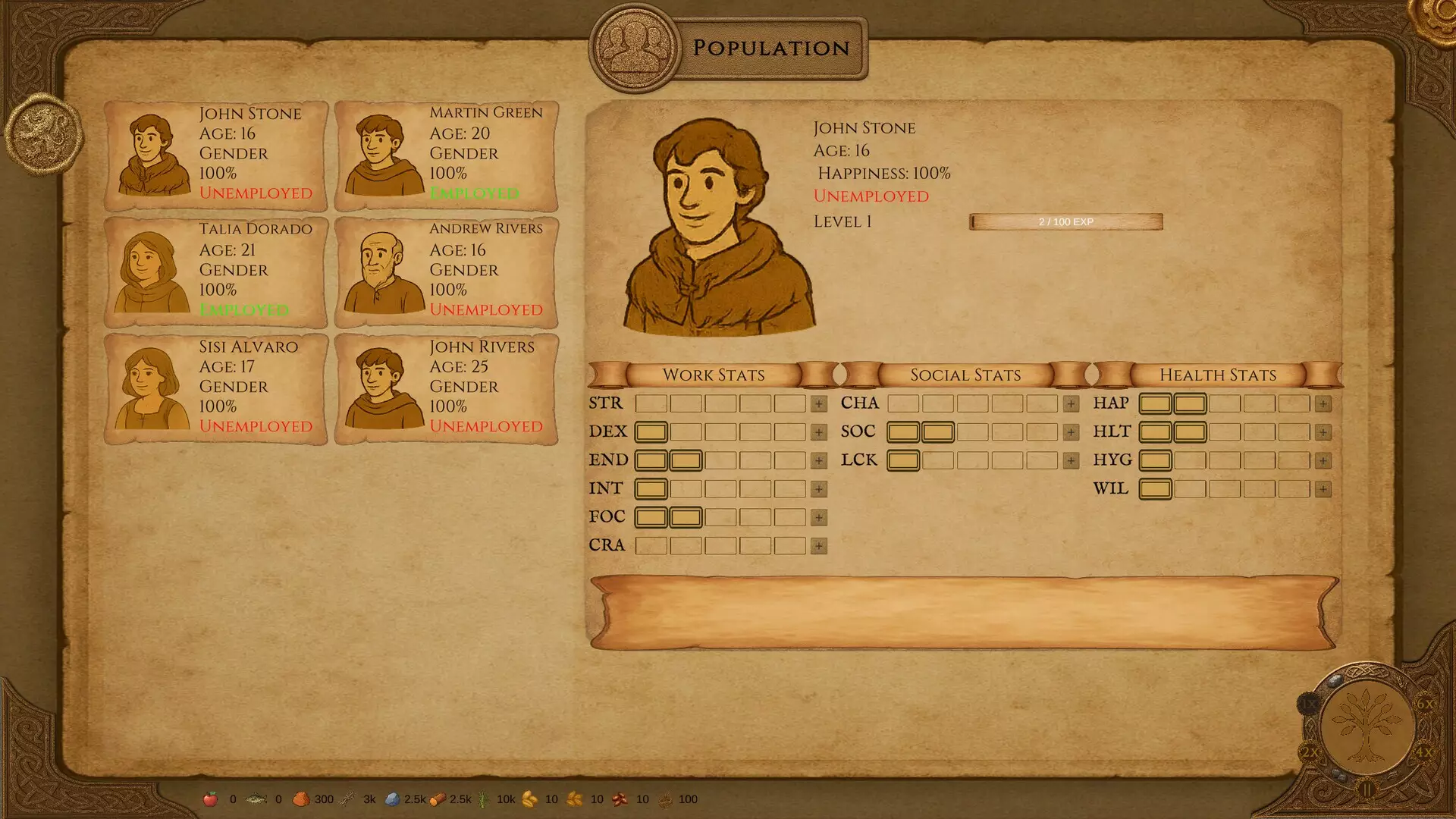The height and width of the screenshot is (819, 1456).
Task: Show John Rivers' character details
Action: [x=447, y=388]
